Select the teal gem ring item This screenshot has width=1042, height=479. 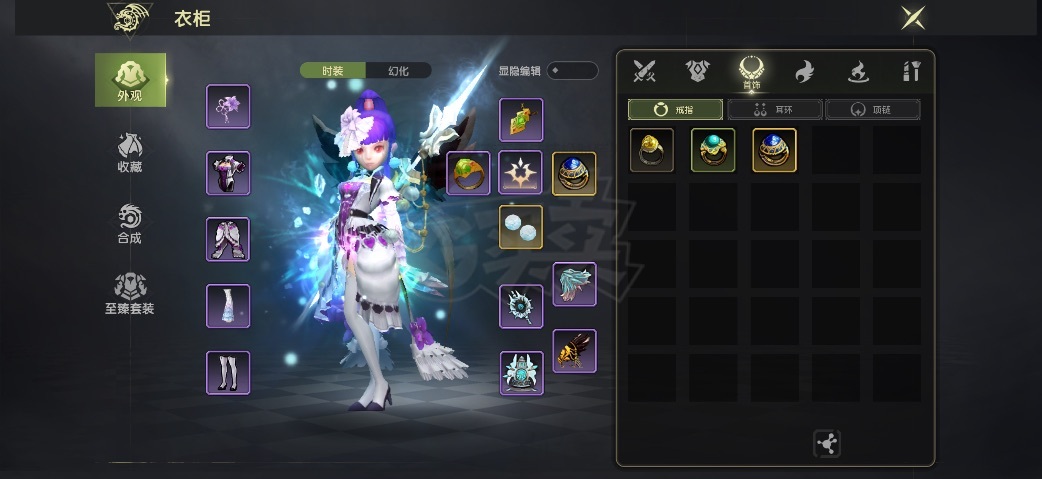(713, 150)
